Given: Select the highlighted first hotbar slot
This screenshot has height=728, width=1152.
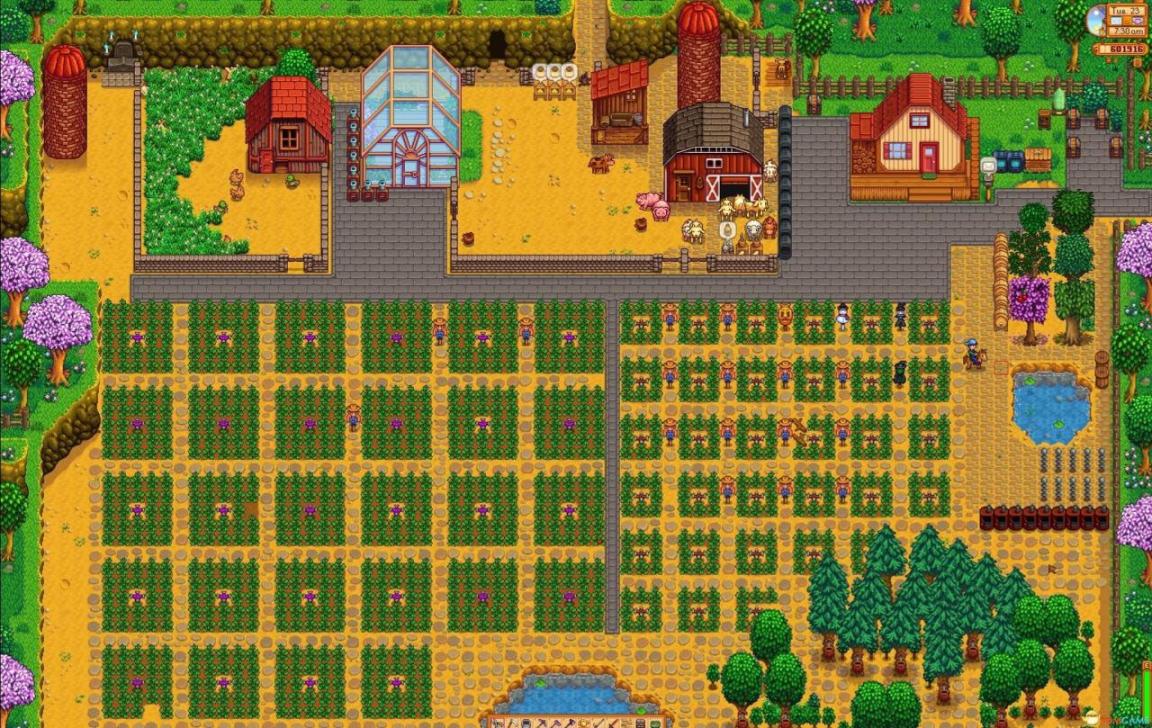Looking at the screenshot, I should coord(498,724).
